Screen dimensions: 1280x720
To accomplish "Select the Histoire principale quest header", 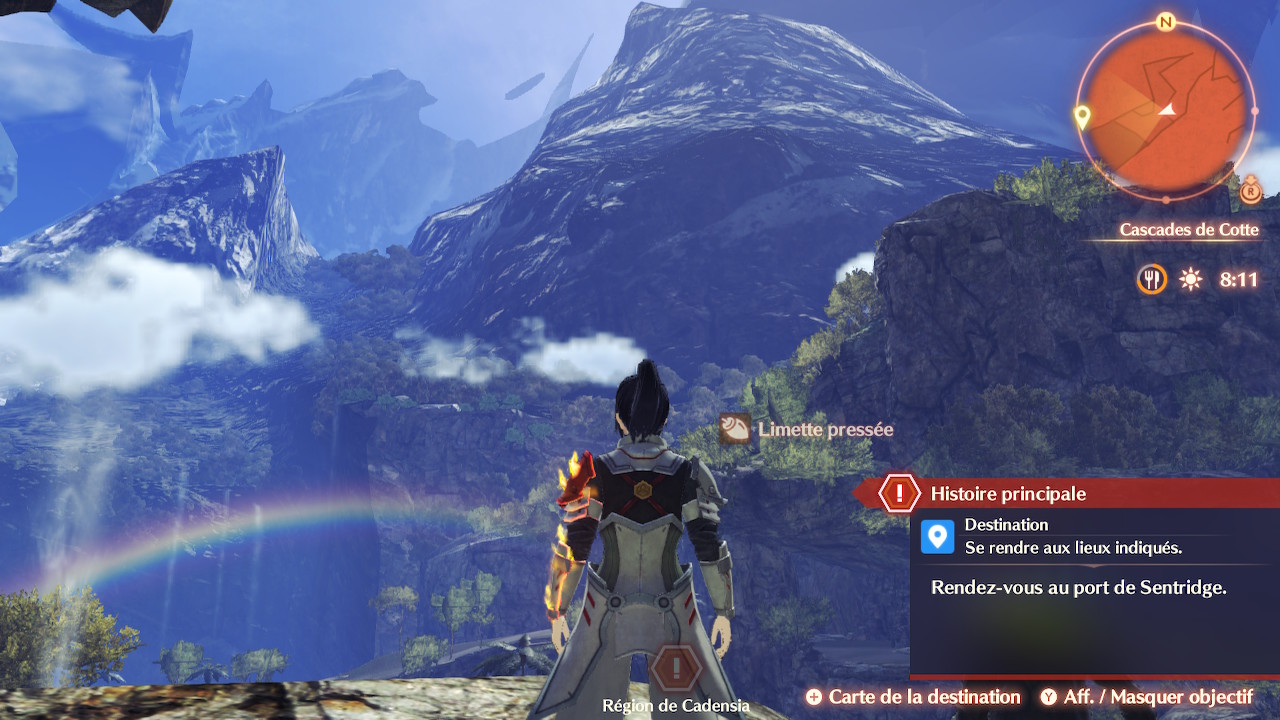I will pos(1007,493).
